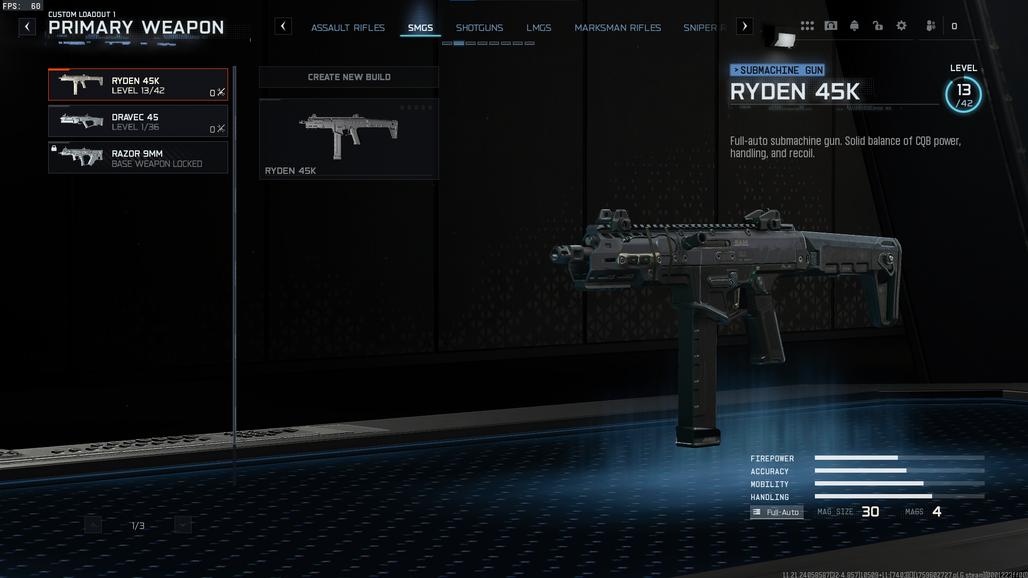
Task: Switch to Marksman Rifles tab
Action: (617, 28)
